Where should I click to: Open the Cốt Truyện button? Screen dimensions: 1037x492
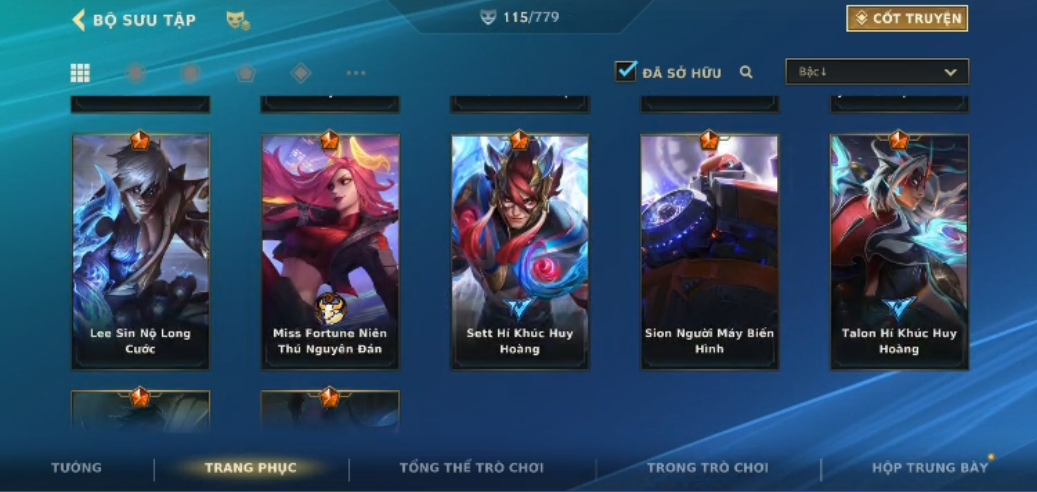point(907,19)
